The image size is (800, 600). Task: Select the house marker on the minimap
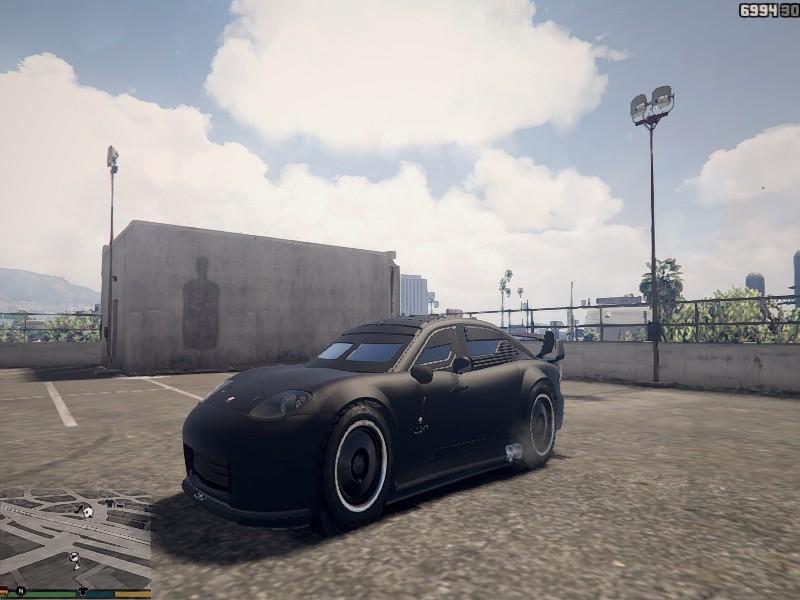[x=87, y=511]
